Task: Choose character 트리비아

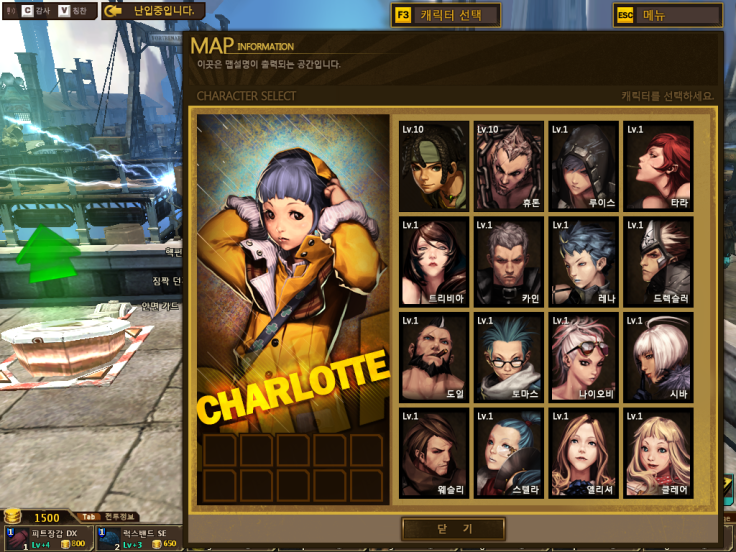Action: click(x=434, y=261)
